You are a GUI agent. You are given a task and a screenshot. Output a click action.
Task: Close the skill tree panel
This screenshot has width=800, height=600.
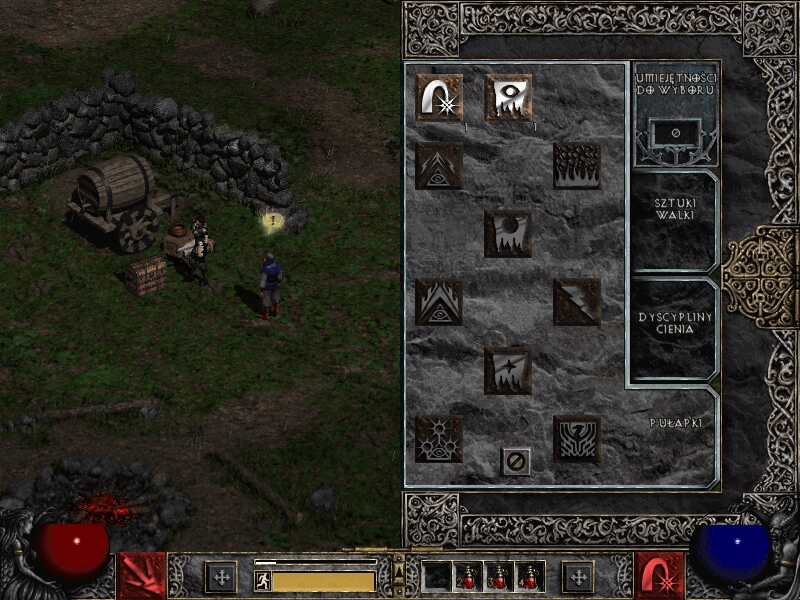[x=516, y=461]
